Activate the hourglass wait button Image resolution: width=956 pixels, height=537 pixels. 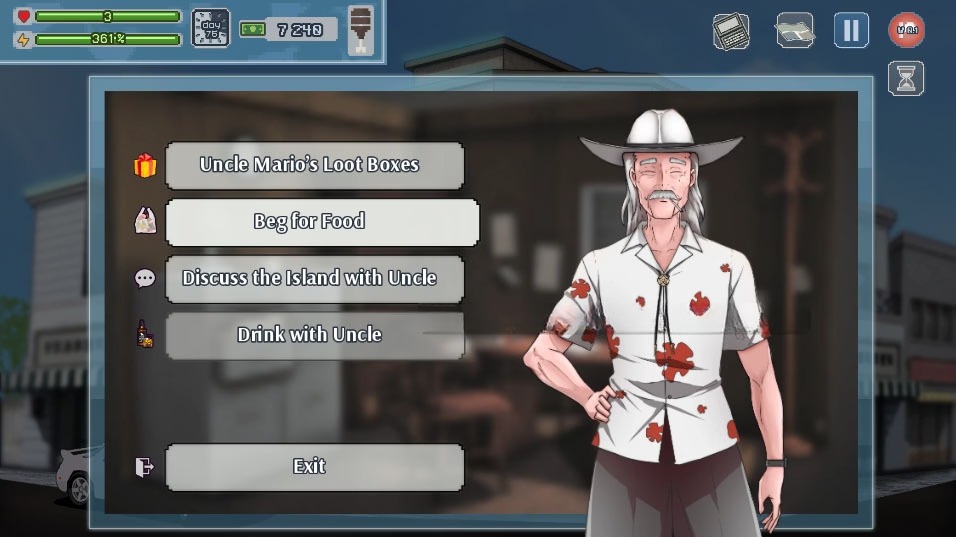906,79
